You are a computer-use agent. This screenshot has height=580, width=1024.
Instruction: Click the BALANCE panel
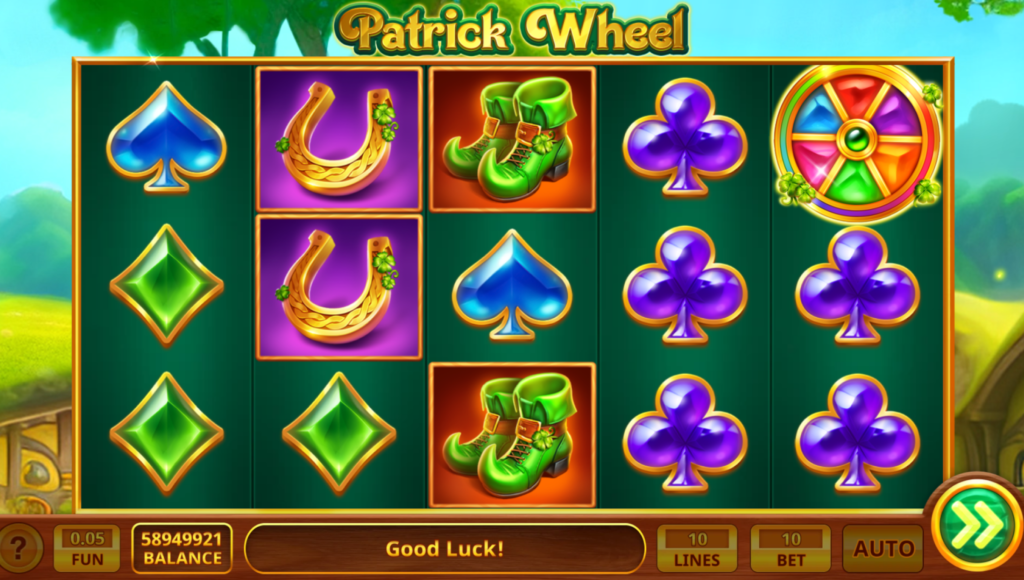click(x=181, y=548)
